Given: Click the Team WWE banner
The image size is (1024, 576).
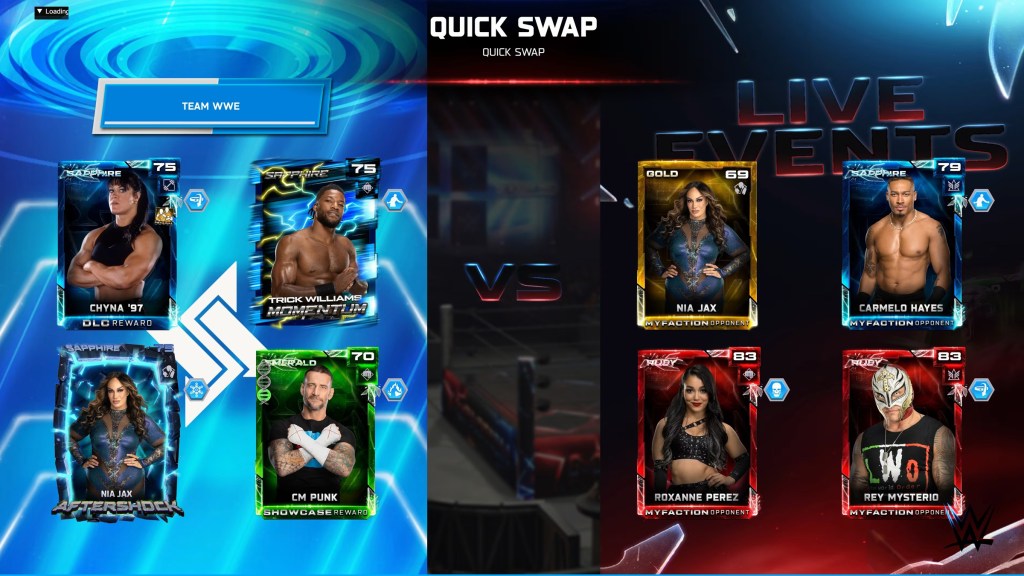Looking at the screenshot, I should click(x=212, y=106).
